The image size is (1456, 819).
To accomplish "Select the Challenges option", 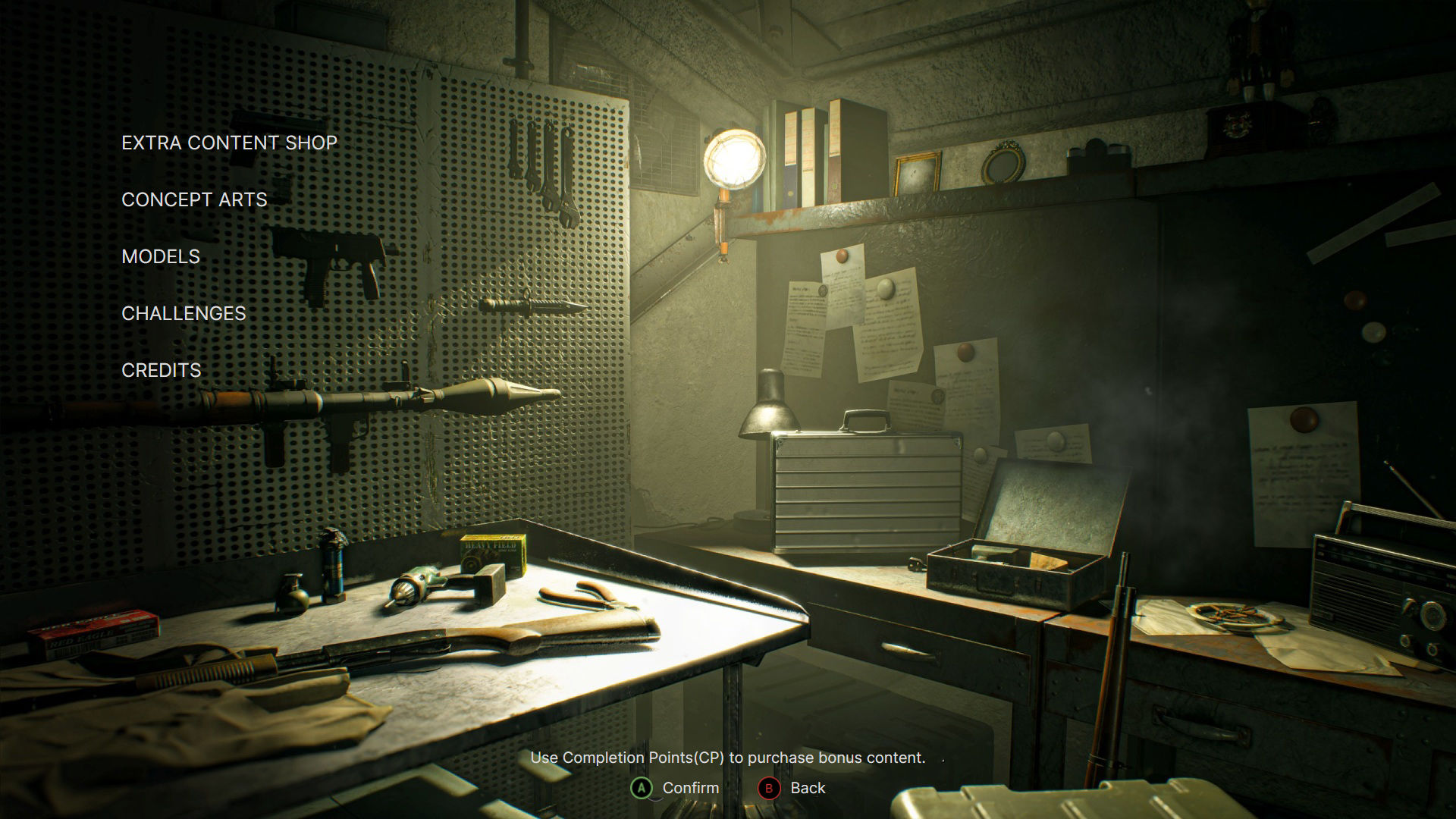I will pos(183,312).
